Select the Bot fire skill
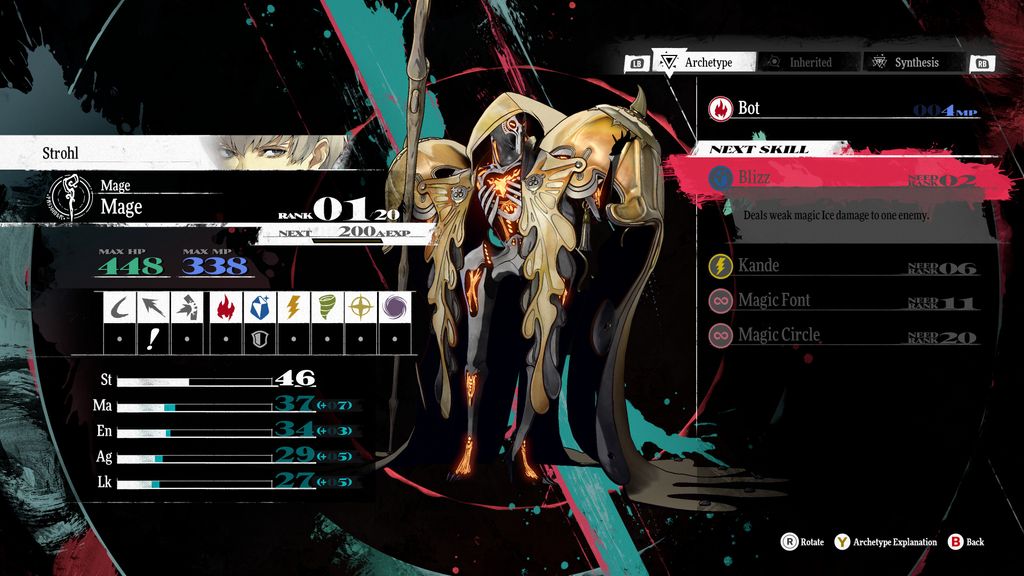 point(840,108)
